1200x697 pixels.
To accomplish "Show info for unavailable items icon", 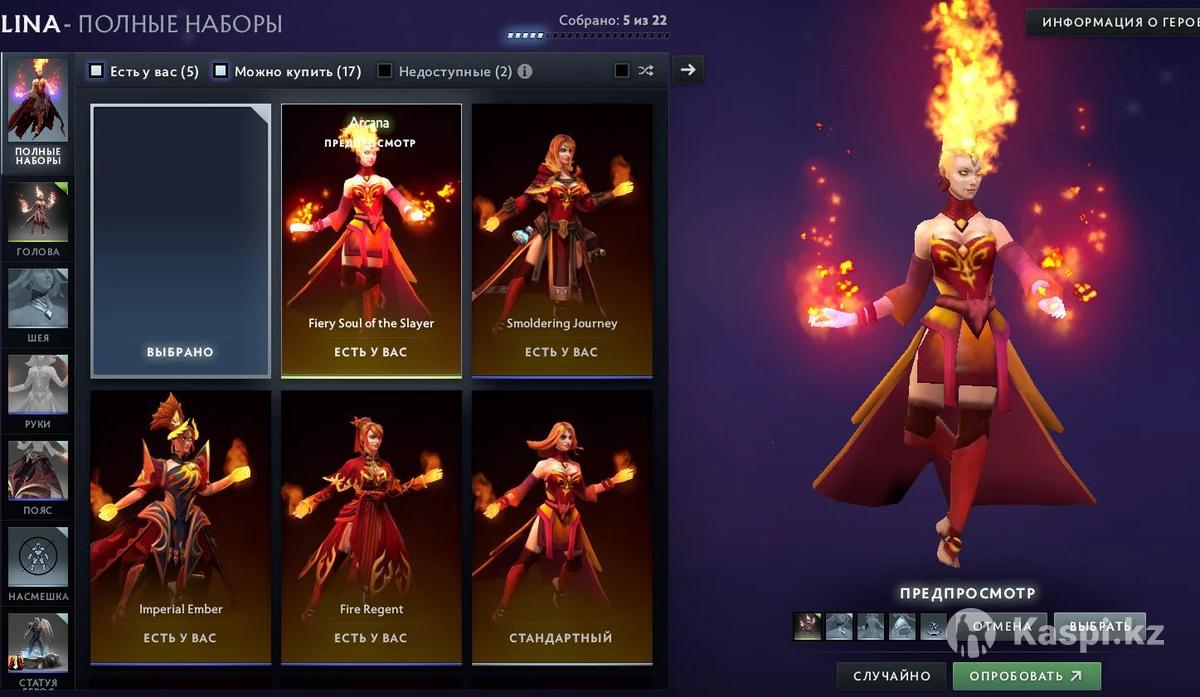I will click(525, 72).
